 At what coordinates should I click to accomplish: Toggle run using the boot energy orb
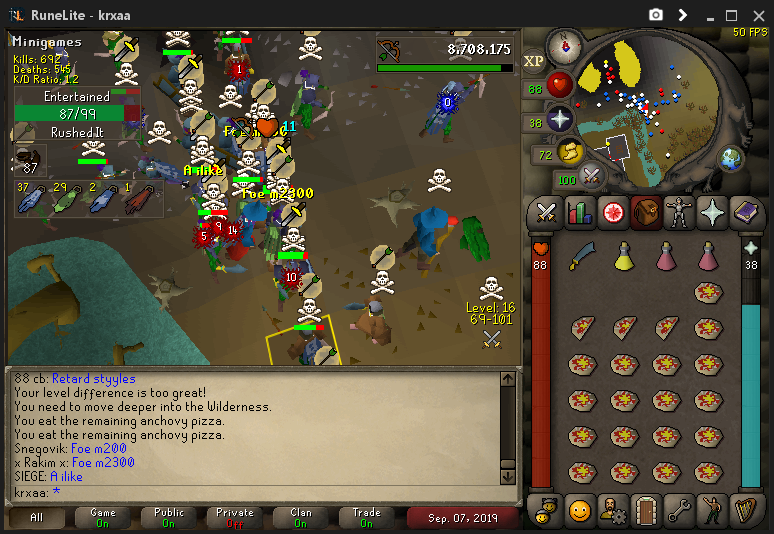(568, 153)
